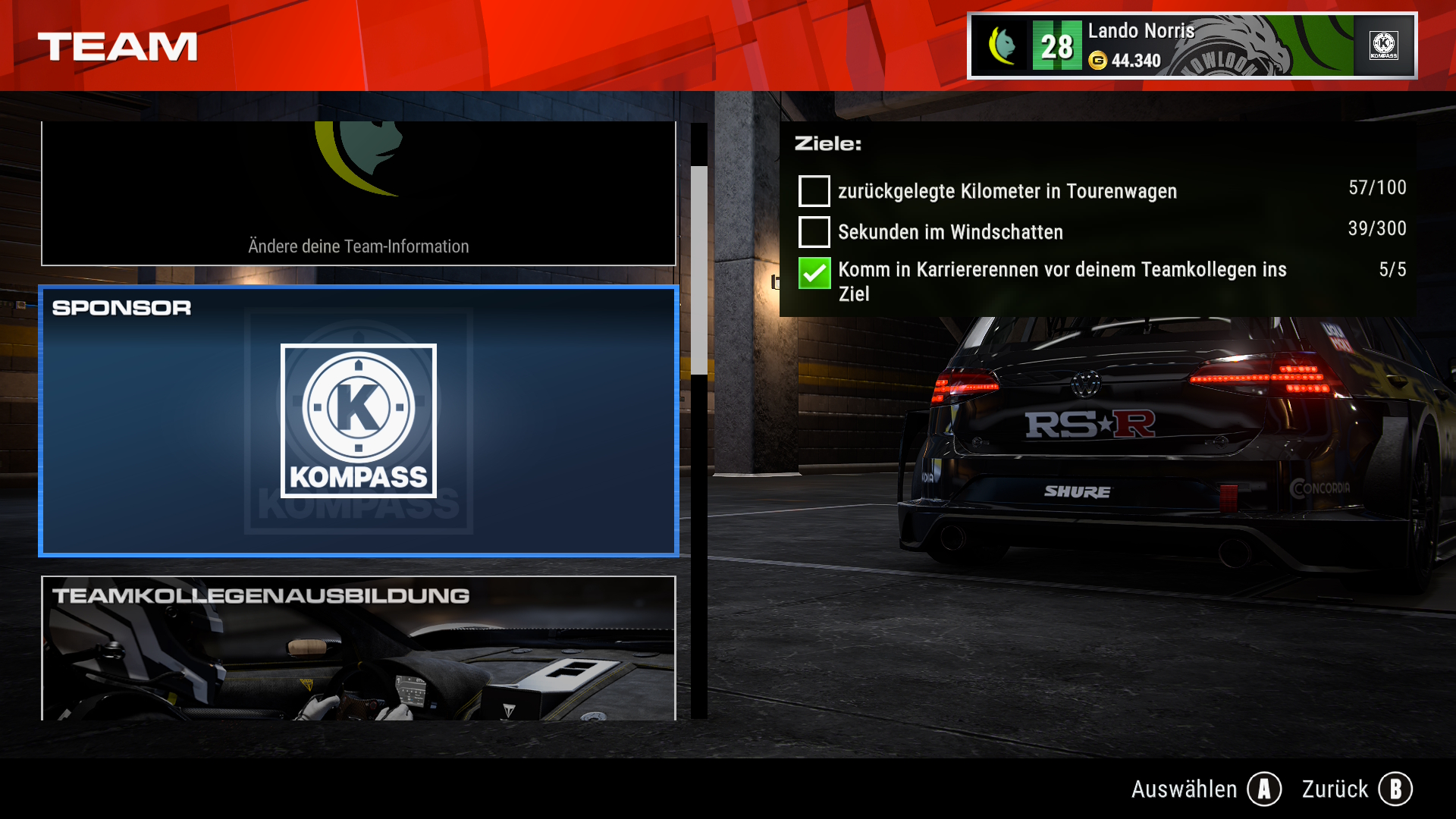Image resolution: width=1456 pixels, height=819 pixels.
Task: Open the team information panel
Action: (358, 193)
